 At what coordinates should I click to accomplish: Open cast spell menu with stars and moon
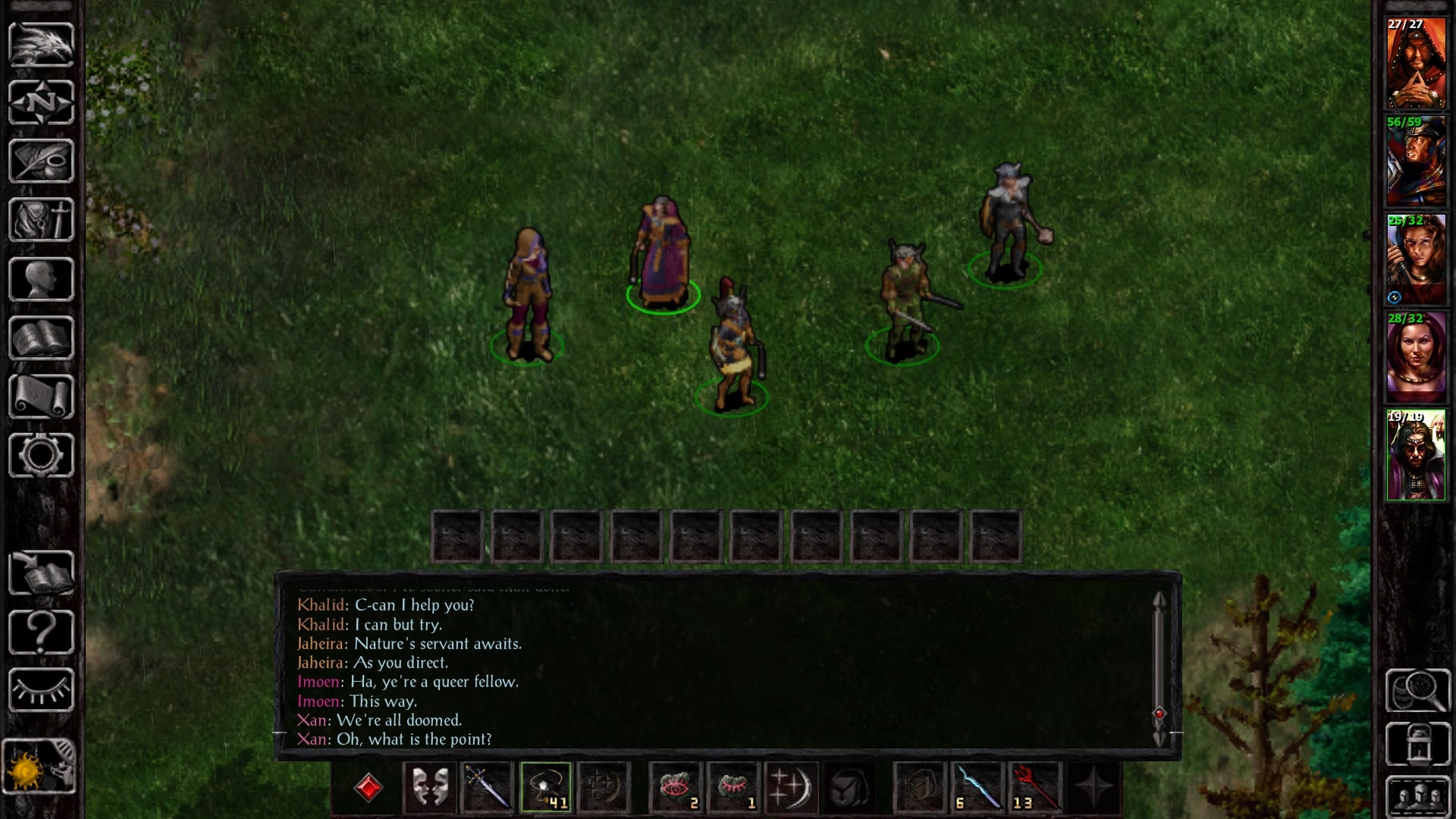tap(791, 787)
